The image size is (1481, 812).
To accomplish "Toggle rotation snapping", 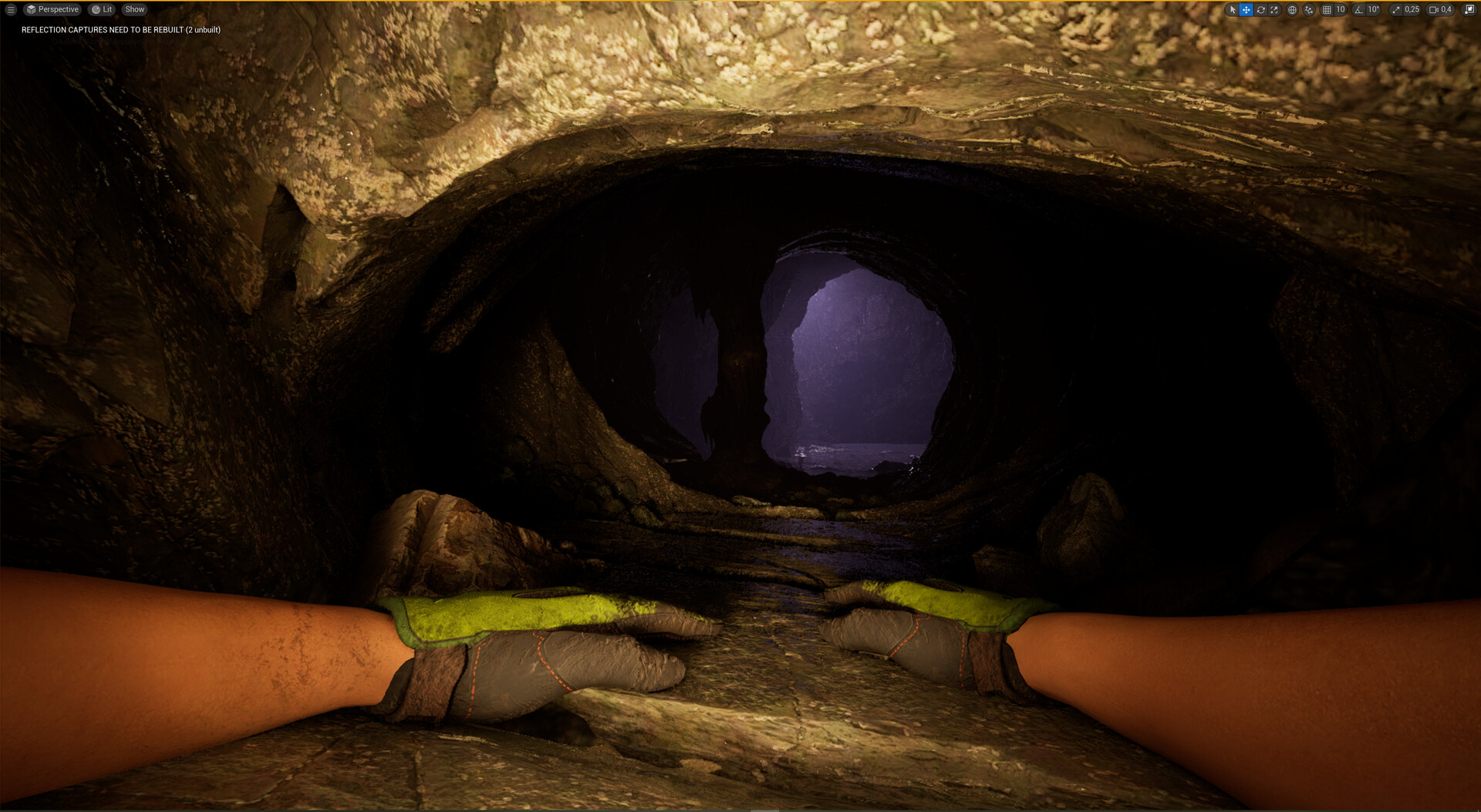I will click(1357, 9).
